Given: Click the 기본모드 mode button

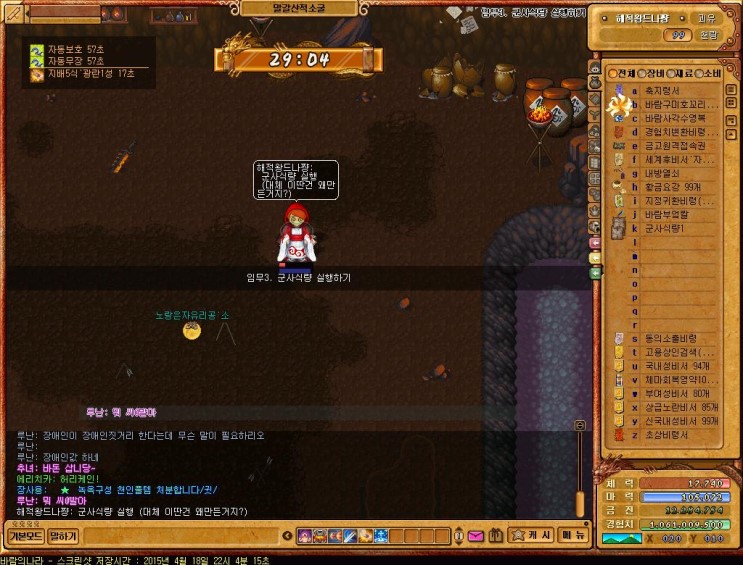Looking at the screenshot, I should (25, 536).
